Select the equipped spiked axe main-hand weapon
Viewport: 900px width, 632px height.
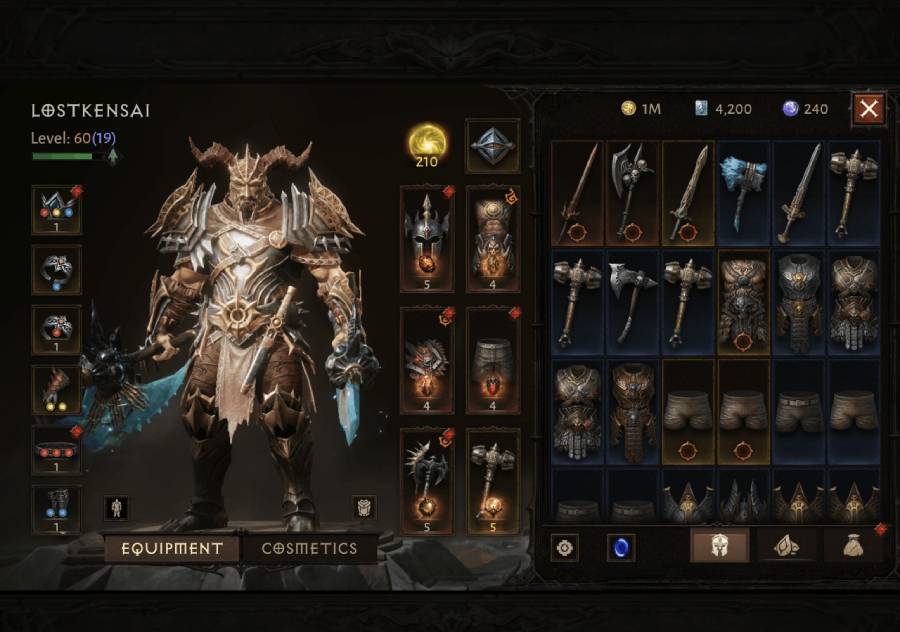tap(426, 481)
